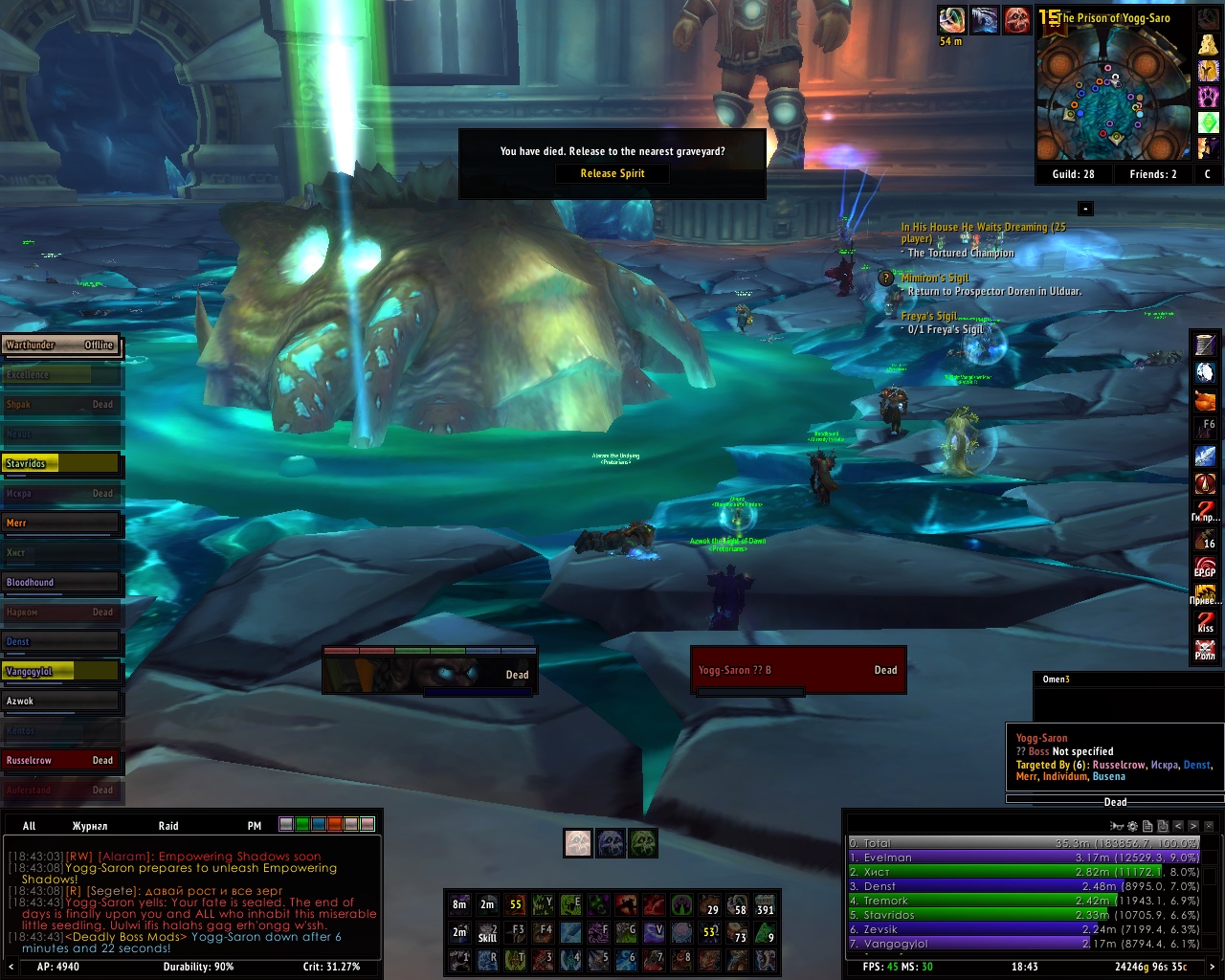The height and width of the screenshot is (980, 1225).
Task: Click the red skull debuff icon
Action: pos(1016,20)
